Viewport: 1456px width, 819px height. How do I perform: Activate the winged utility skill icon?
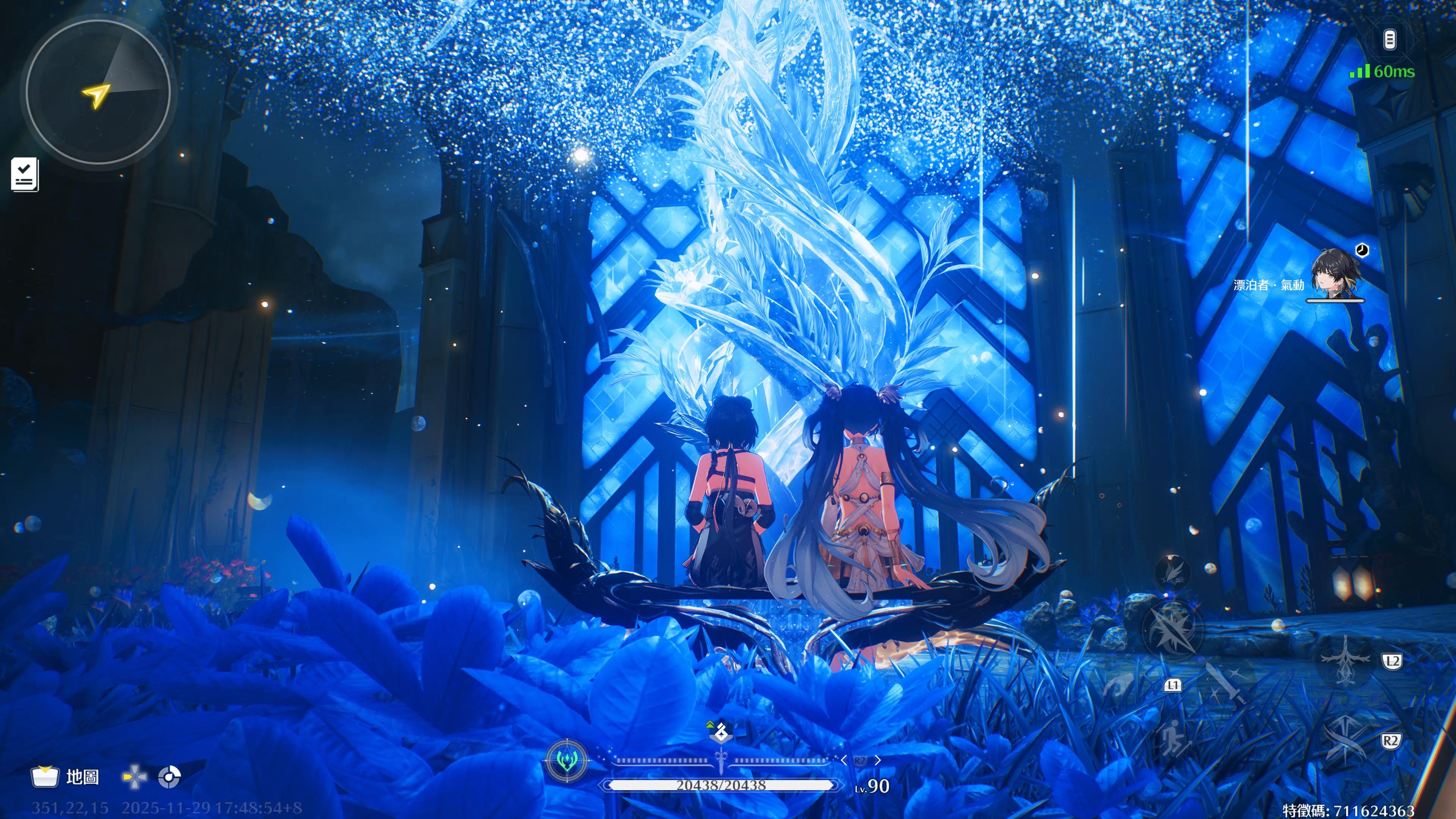(x=1172, y=572)
